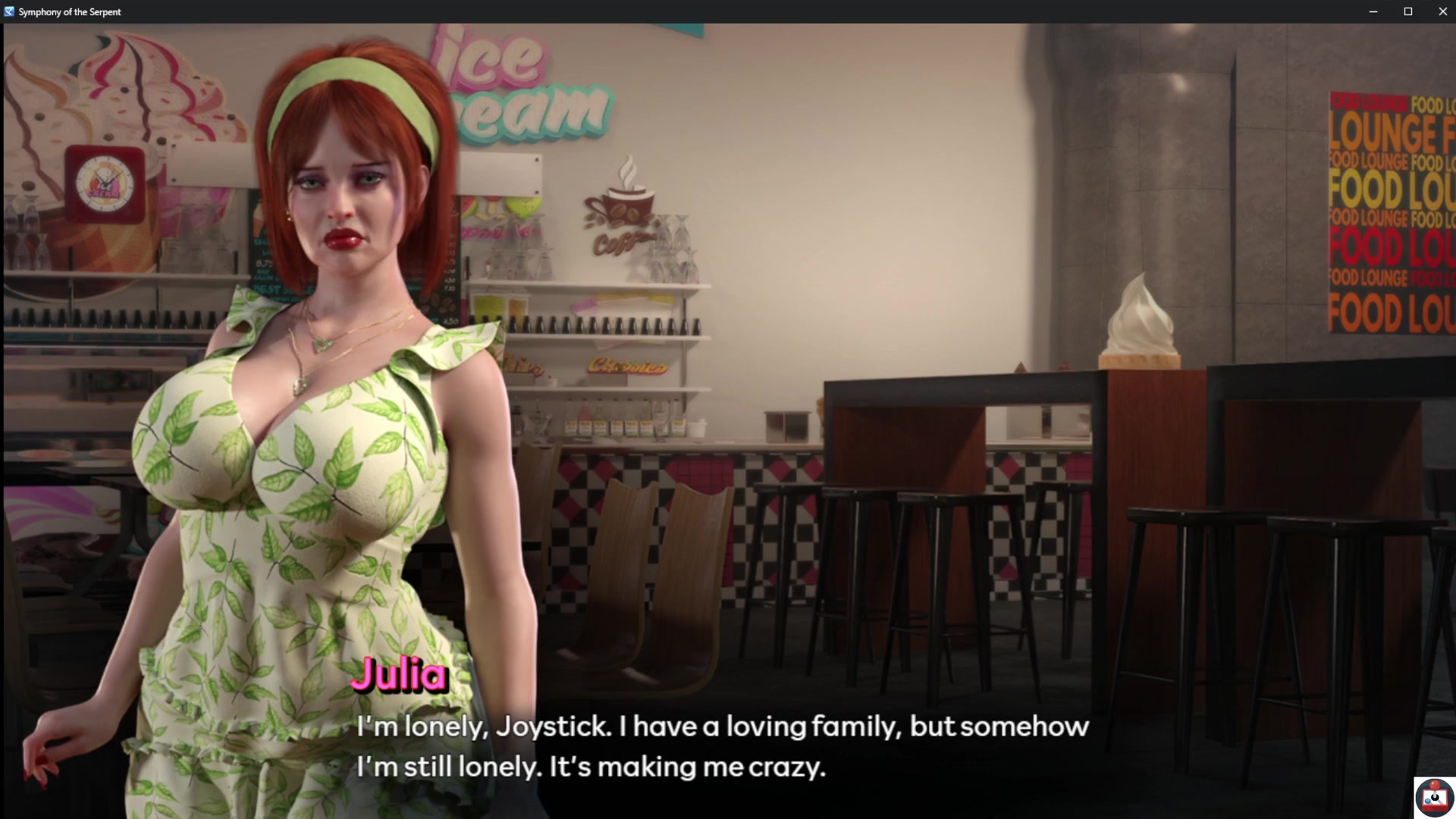
Task: Minimize the game window
Action: pos(1373,11)
